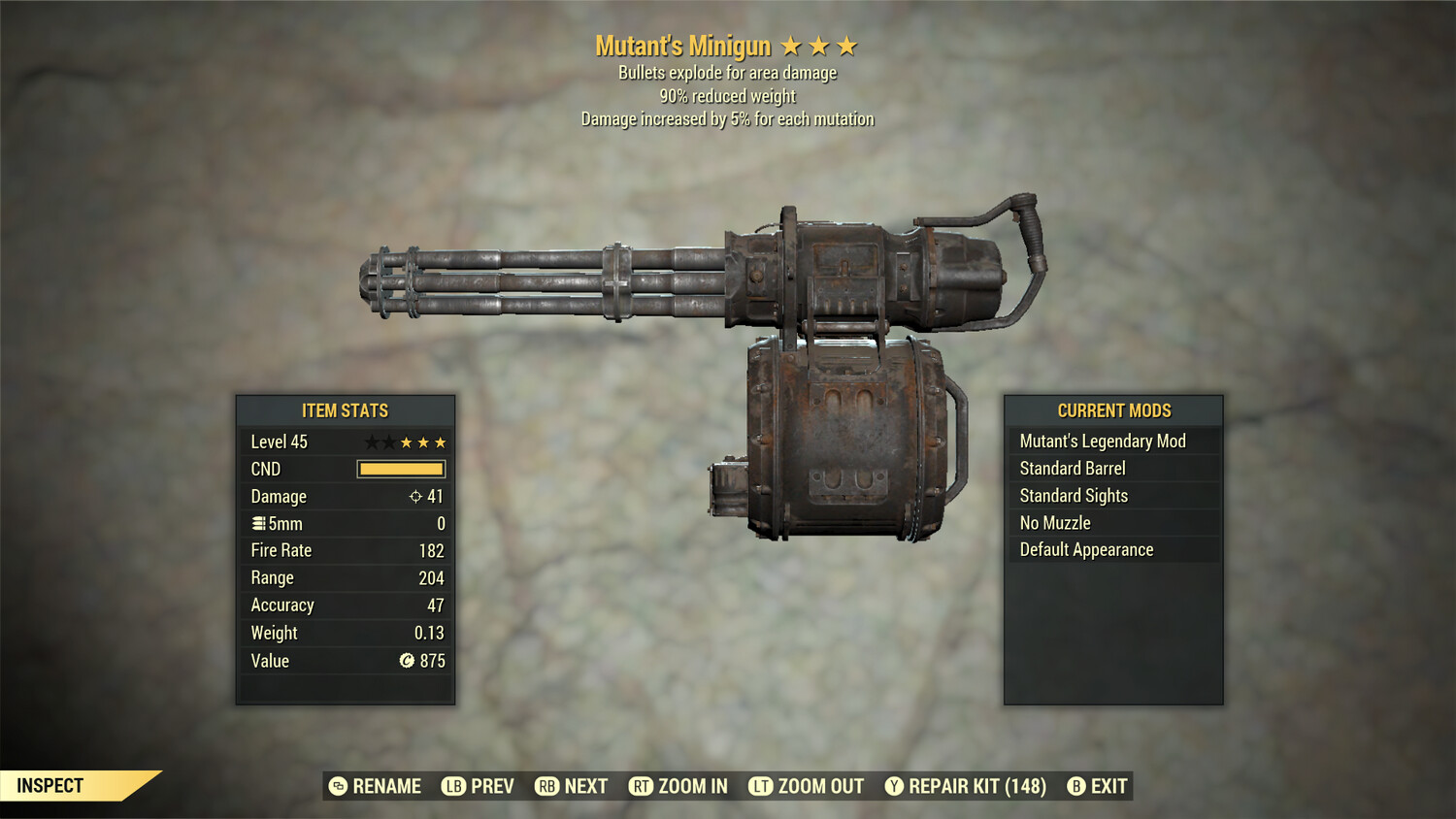1456x819 pixels.
Task: Select the Standard Barrel mod entry
Action: coord(1072,468)
